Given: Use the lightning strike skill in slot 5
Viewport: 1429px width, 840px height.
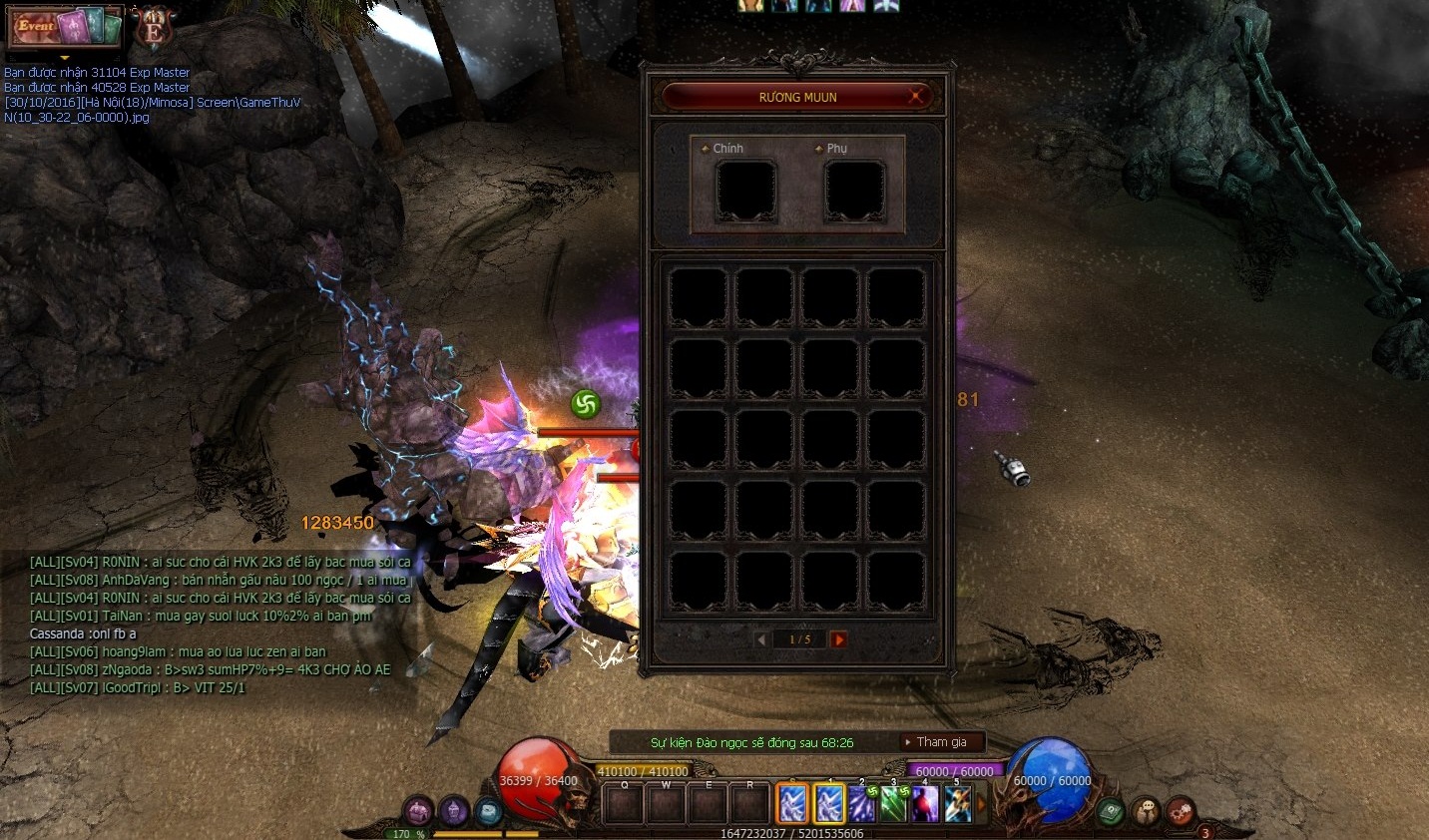Looking at the screenshot, I should 957,803.
